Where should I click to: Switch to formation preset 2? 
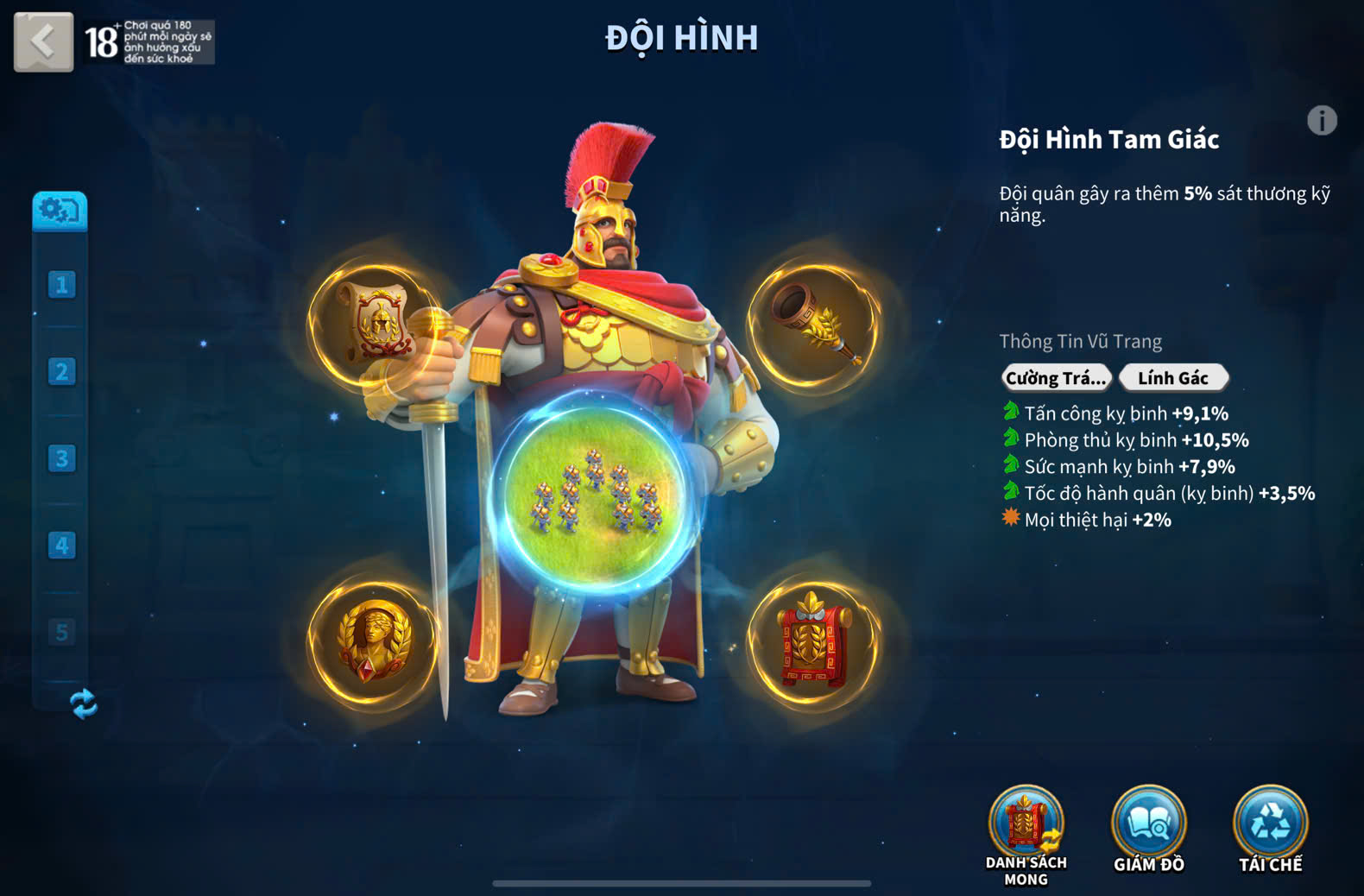pyautogui.click(x=61, y=372)
